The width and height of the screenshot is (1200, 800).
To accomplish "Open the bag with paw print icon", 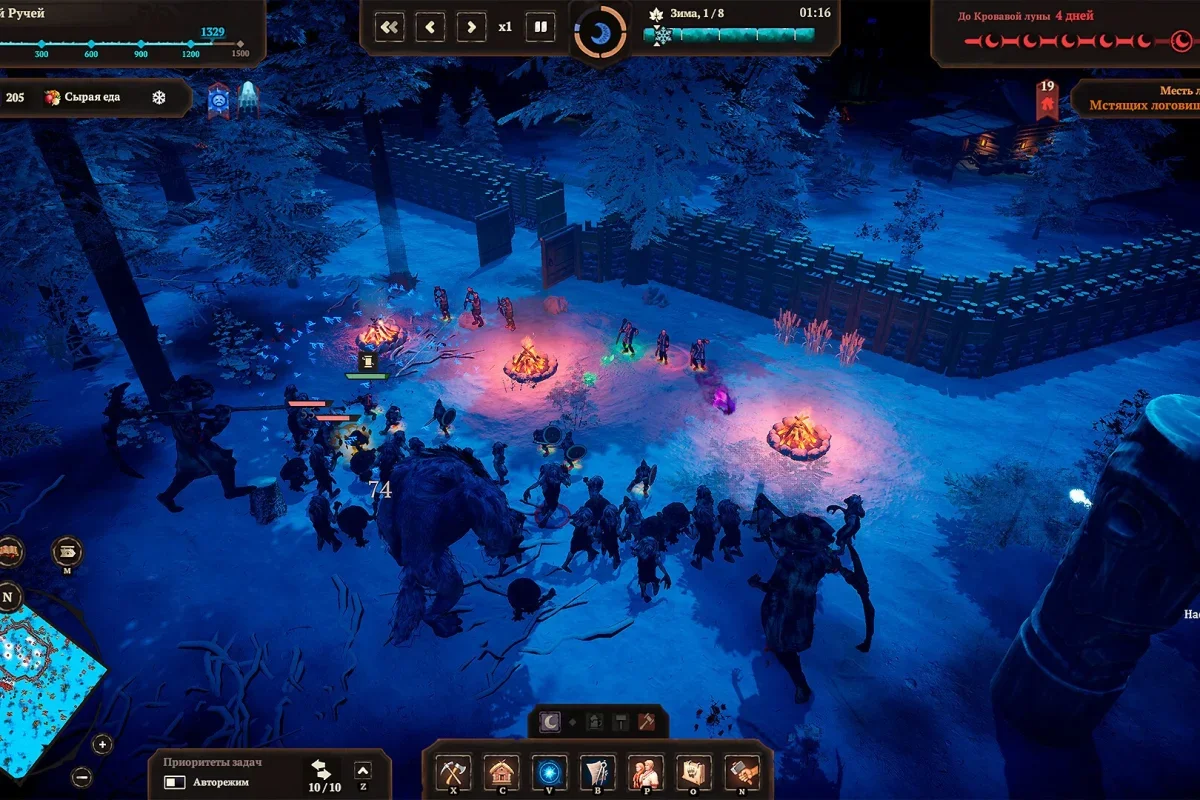I will [x=693, y=772].
